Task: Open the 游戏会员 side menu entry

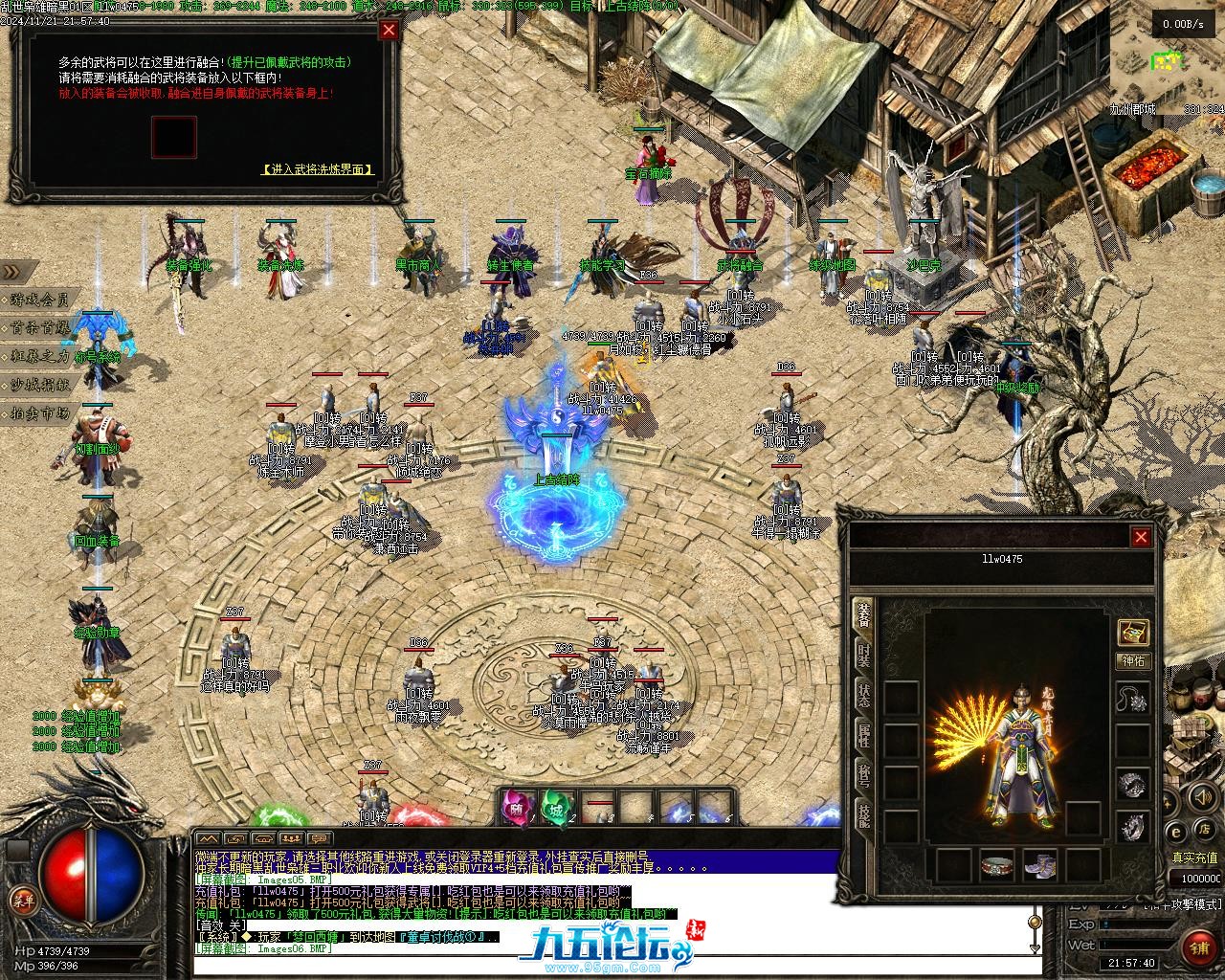Action: 40,300
